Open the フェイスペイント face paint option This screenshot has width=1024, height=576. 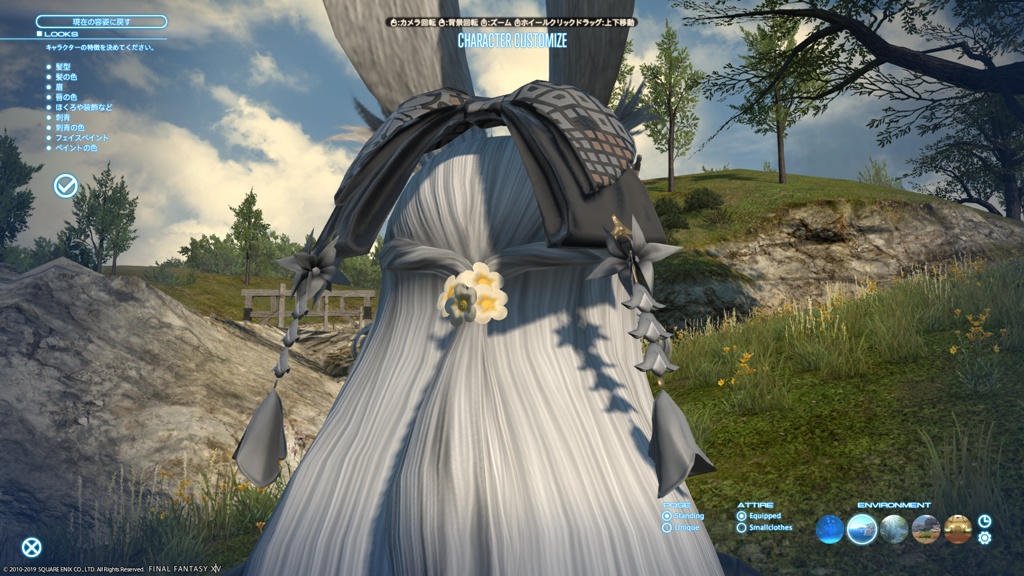tap(82, 137)
